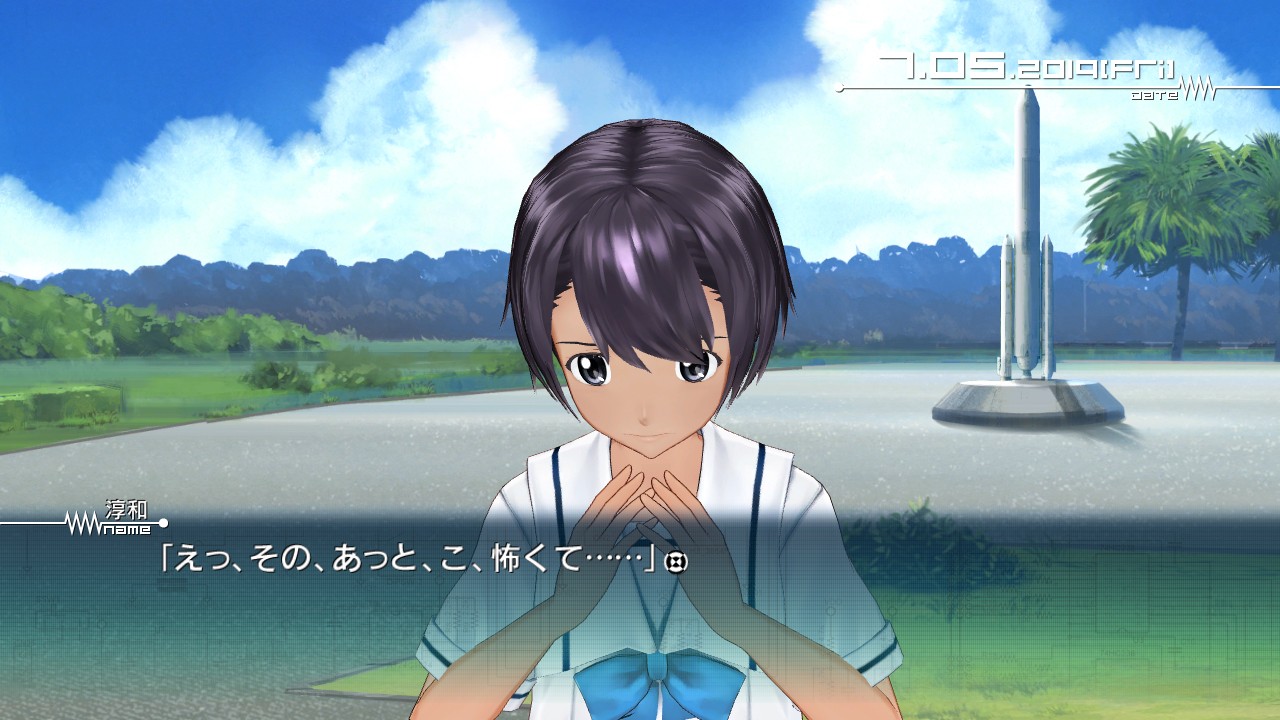Click the text-advance indicator after the dialogue line
Viewport: 1280px width, 720px height.
(x=677, y=563)
